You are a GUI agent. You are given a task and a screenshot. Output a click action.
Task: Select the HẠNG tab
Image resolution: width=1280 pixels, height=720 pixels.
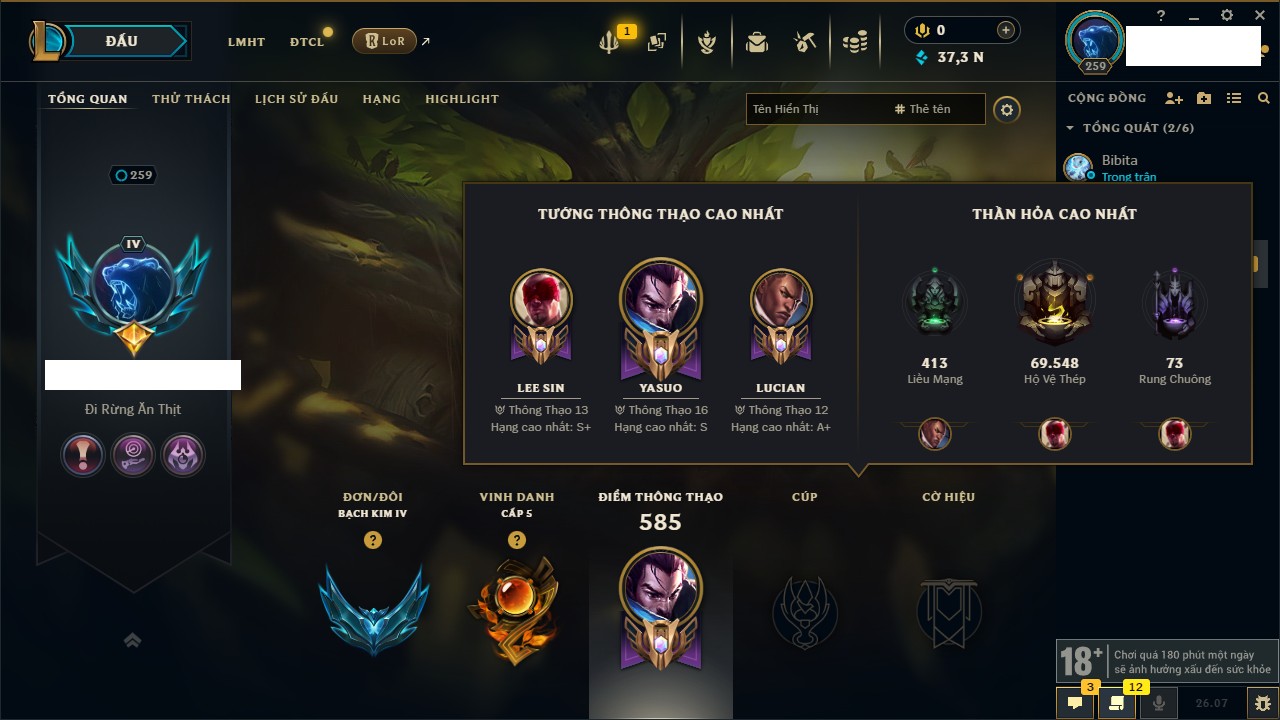point(381,99)
